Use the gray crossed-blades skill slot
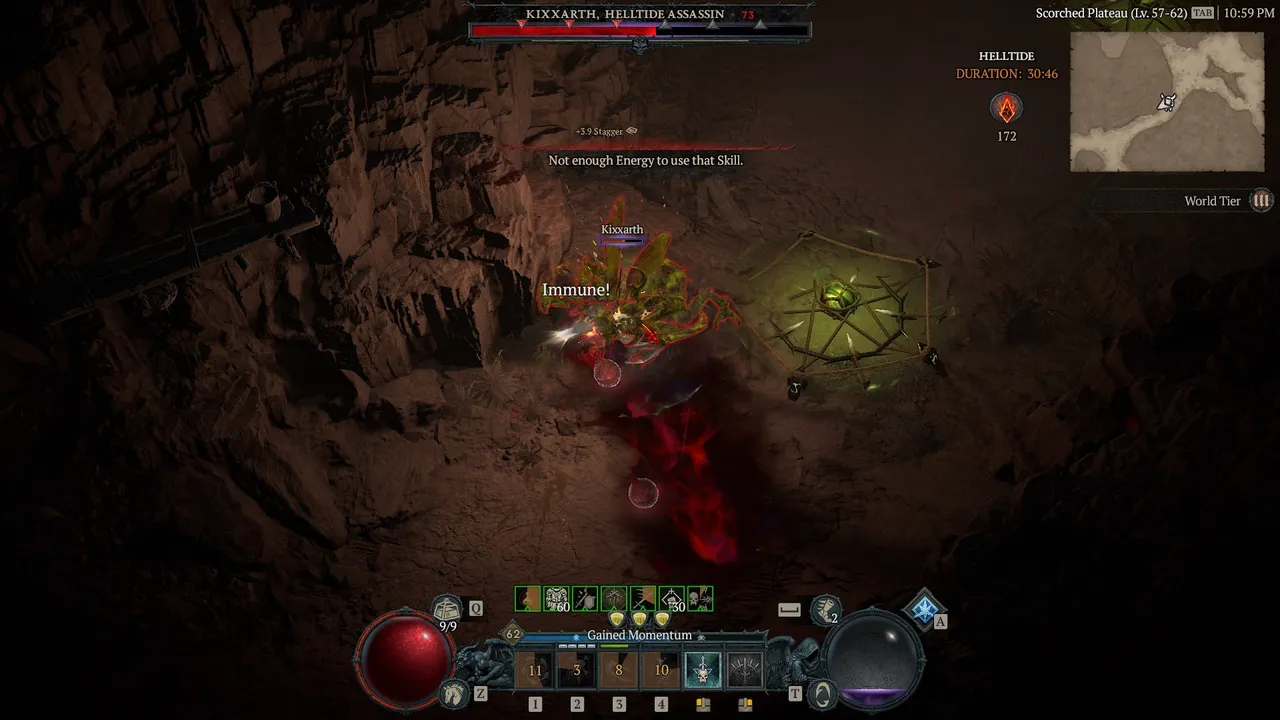The height and width of the screenshot is (720, 1280). (745, 670)
